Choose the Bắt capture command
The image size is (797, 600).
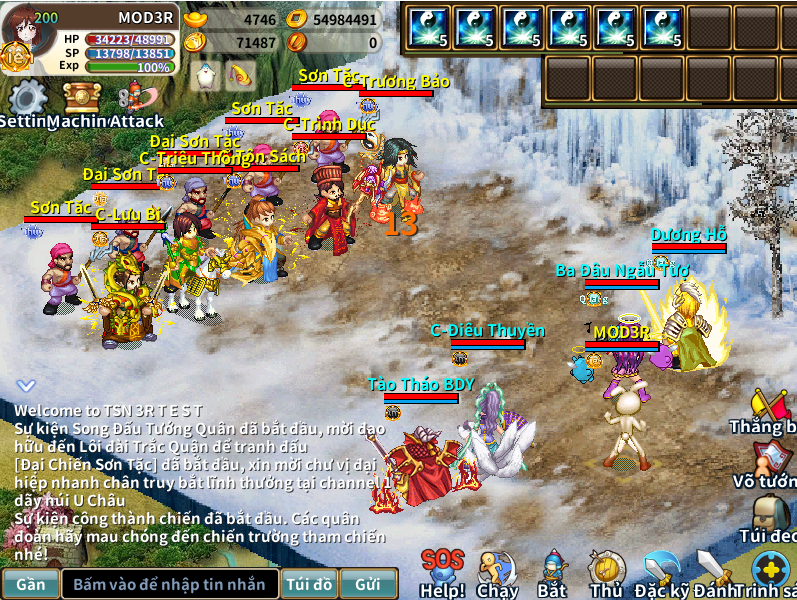(x=552, y=572)
